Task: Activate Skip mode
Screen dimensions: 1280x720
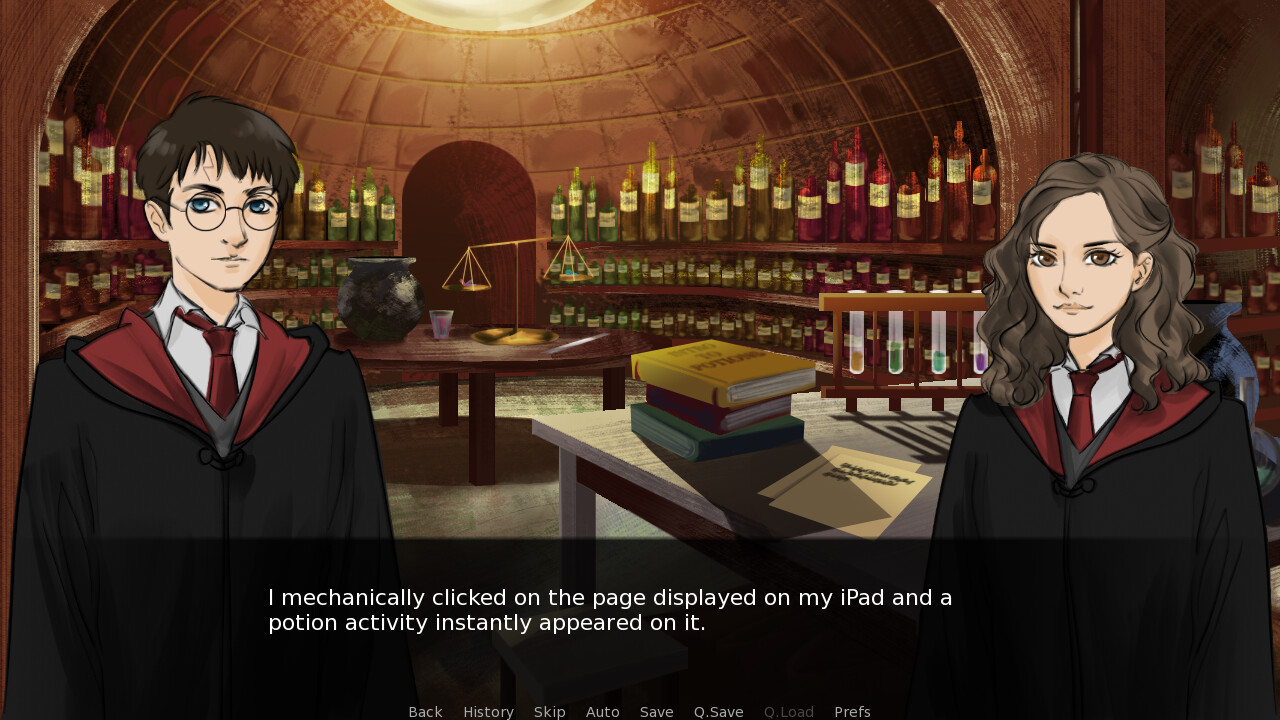Action: [x=549, y=712]
